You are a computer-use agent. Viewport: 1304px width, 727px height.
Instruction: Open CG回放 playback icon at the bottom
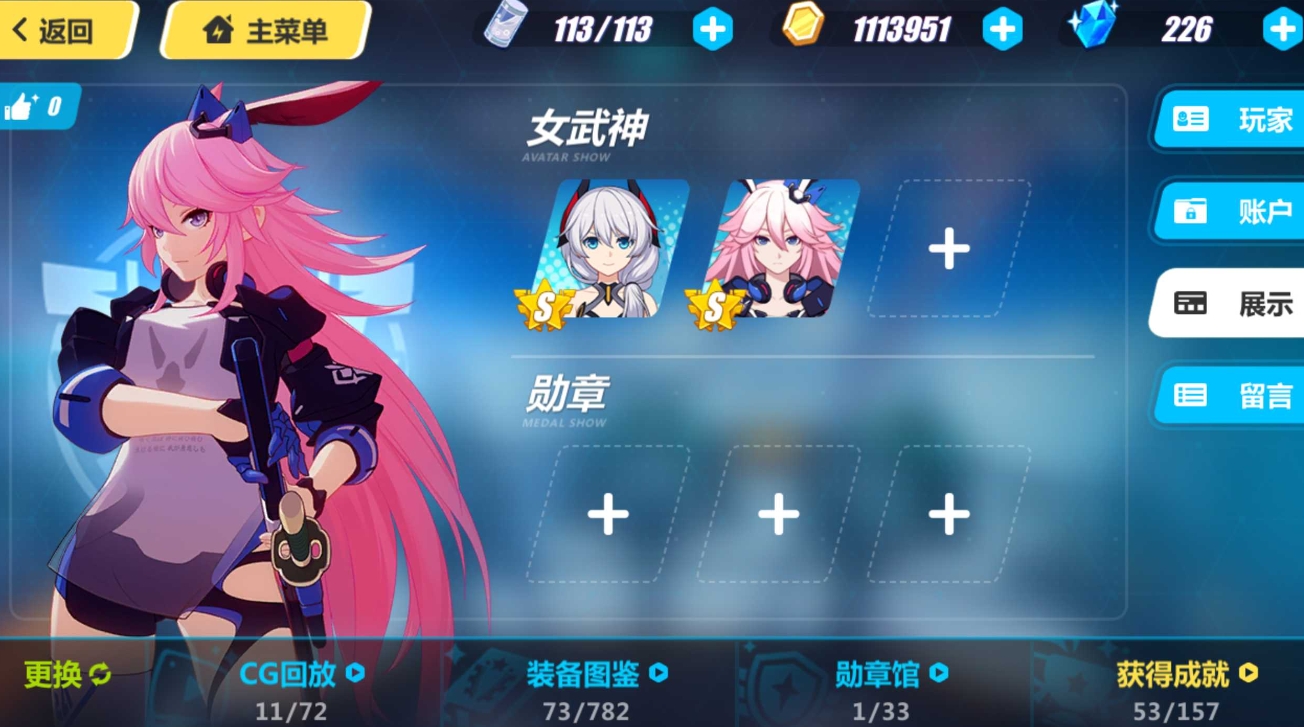[291, 674]
